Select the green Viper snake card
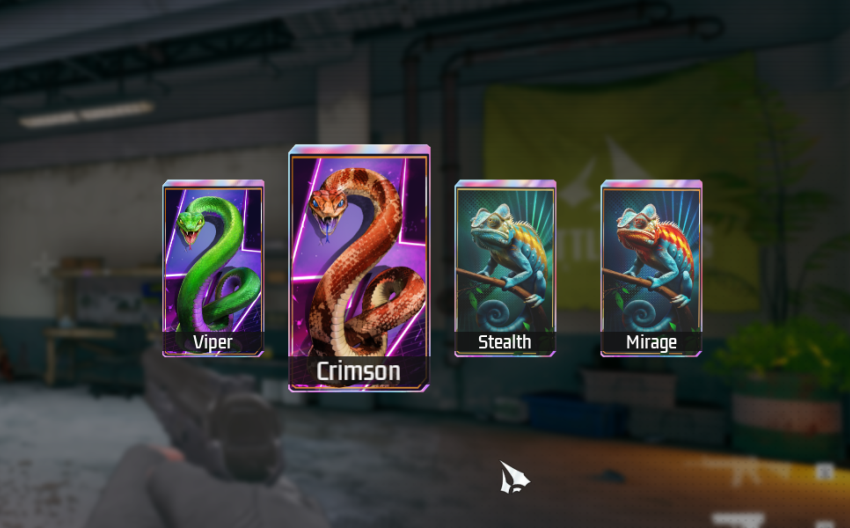The width and height of the screenshot is (850, 528). click(x=213, y=268)
